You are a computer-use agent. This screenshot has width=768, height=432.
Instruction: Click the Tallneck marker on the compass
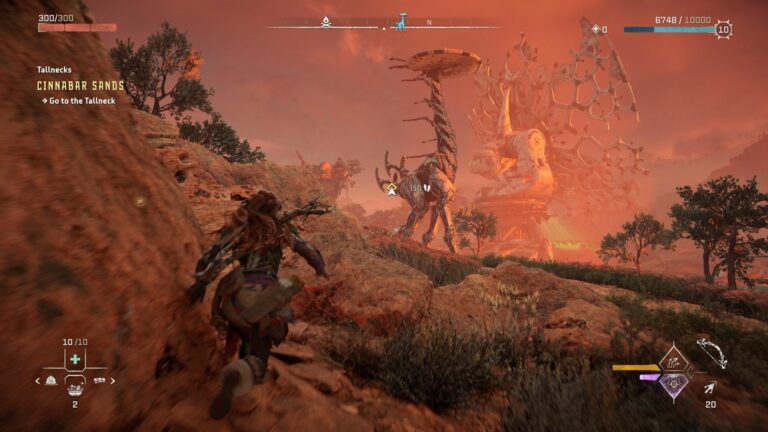[x=401, y=21]
